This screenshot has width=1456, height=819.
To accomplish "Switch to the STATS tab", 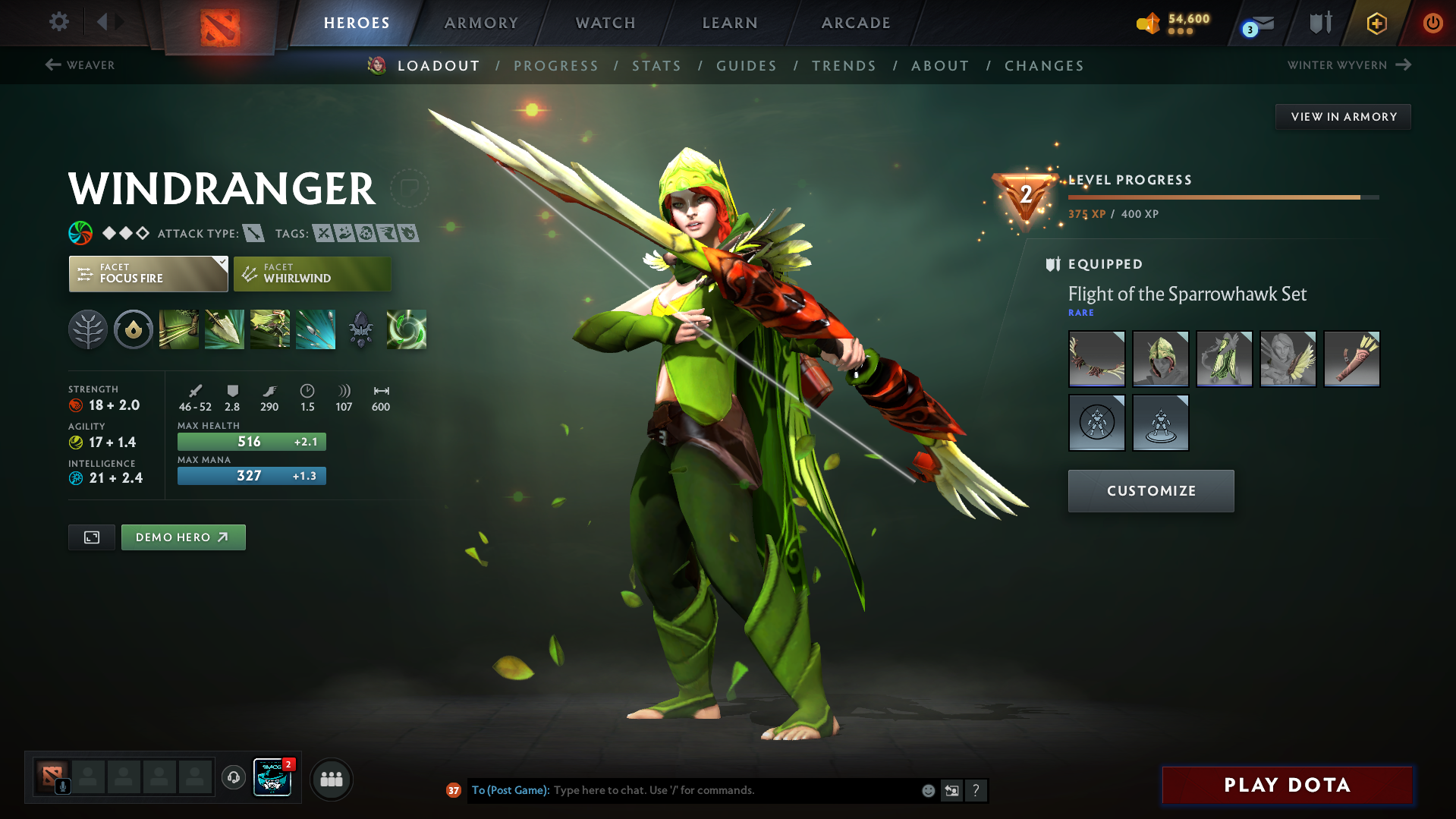I will point(656,66).
